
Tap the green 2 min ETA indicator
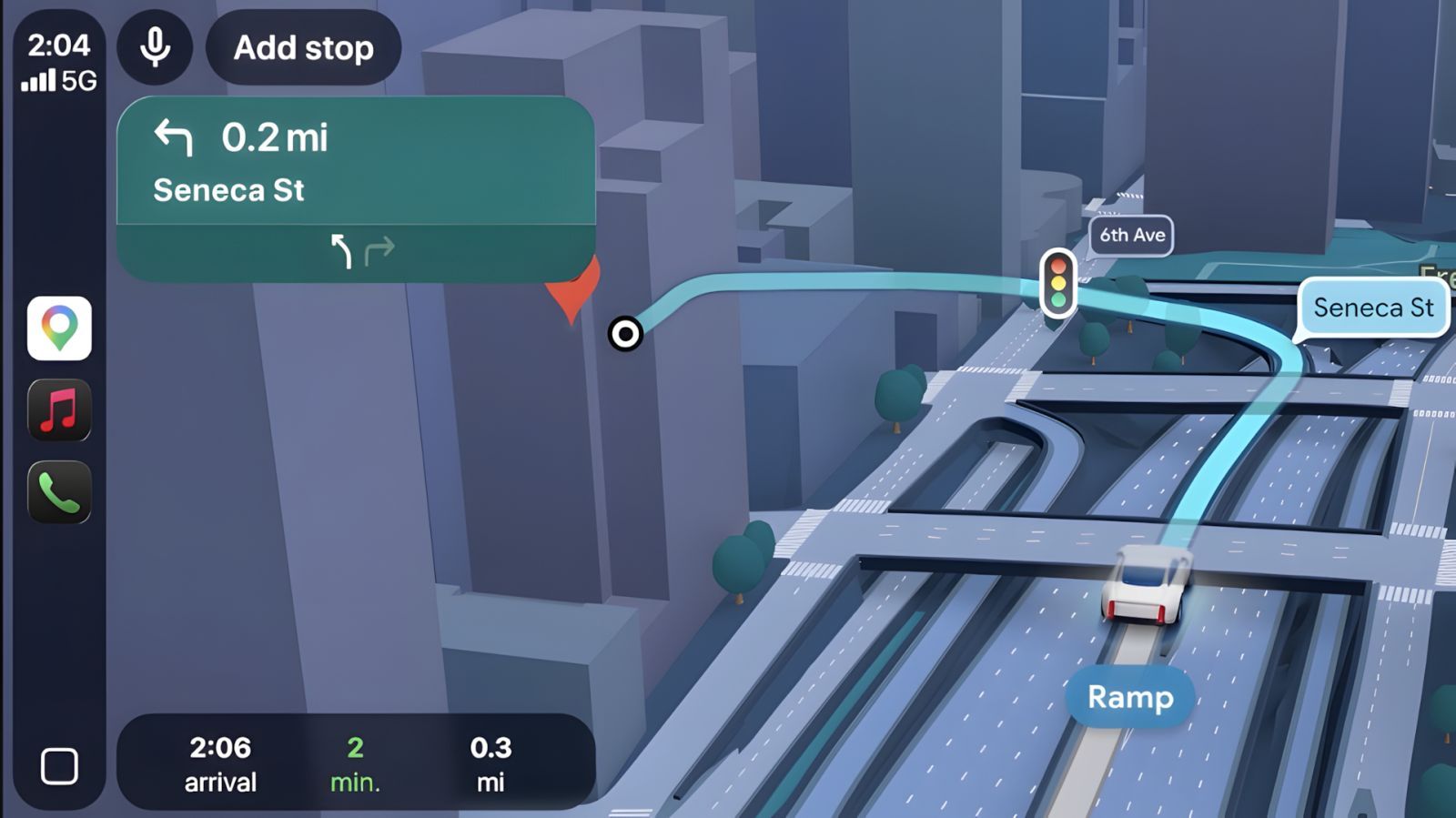355,762
